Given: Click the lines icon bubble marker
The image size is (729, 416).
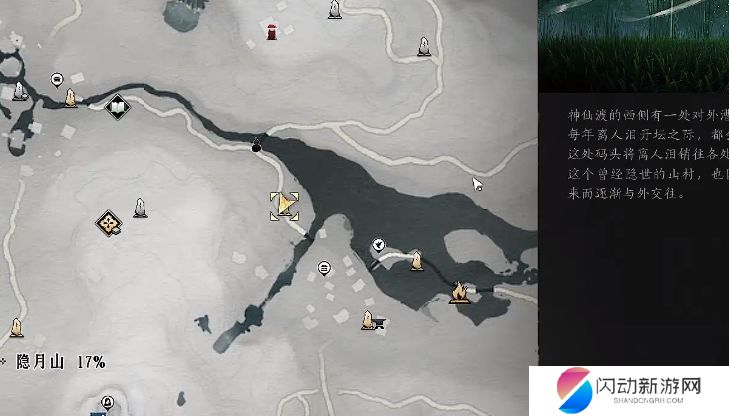Looking at the screenshot, I should point(323,268).
